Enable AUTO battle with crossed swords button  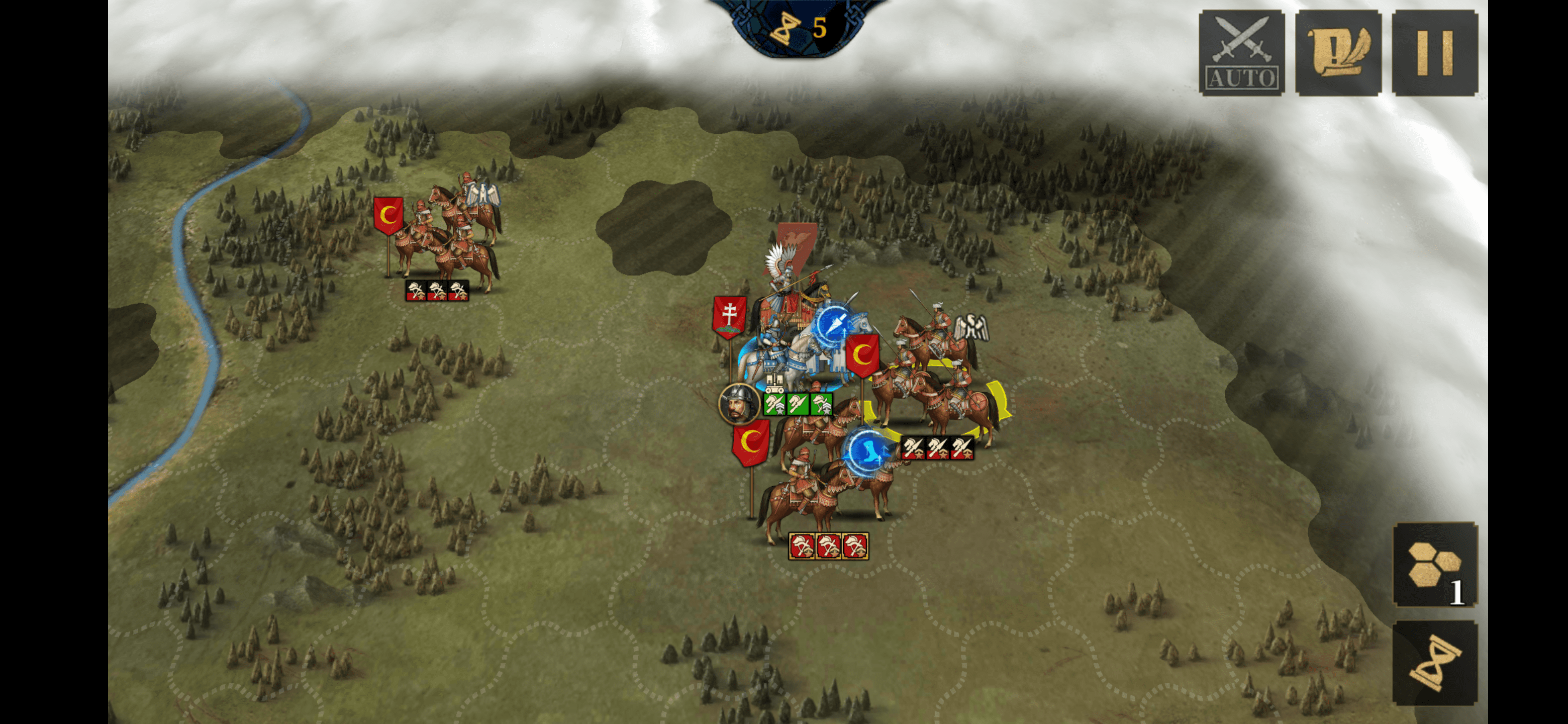[x=1241, y=52]
